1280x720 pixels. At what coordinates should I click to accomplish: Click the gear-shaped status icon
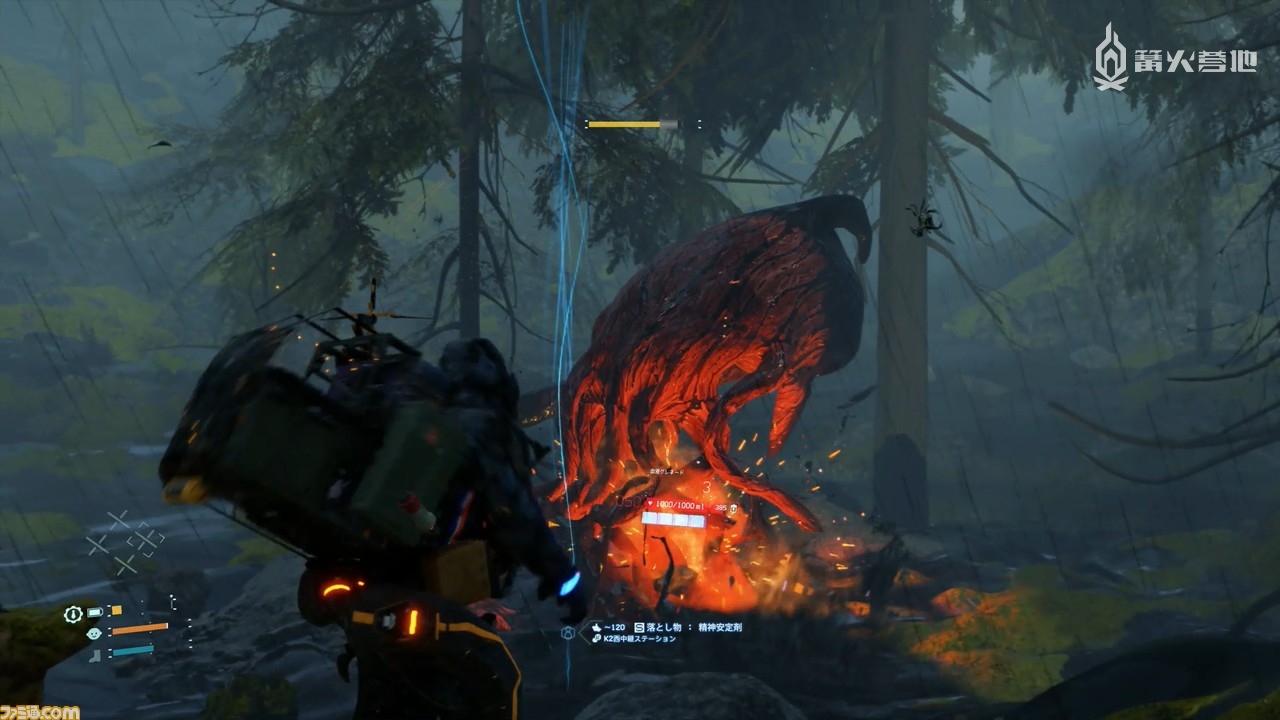click(73, 613)
